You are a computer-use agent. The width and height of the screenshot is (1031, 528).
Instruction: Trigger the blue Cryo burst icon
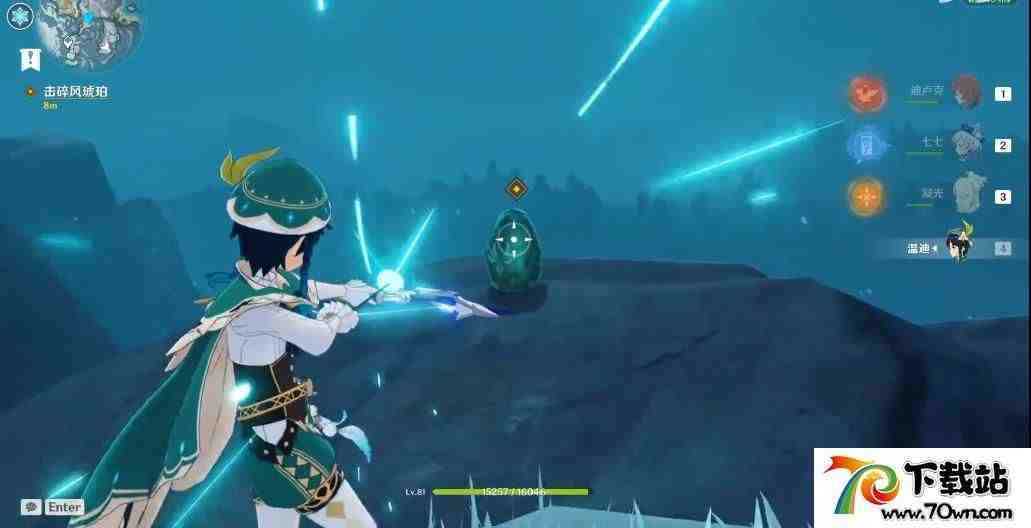pyautogui.click(x=866, y=145)
